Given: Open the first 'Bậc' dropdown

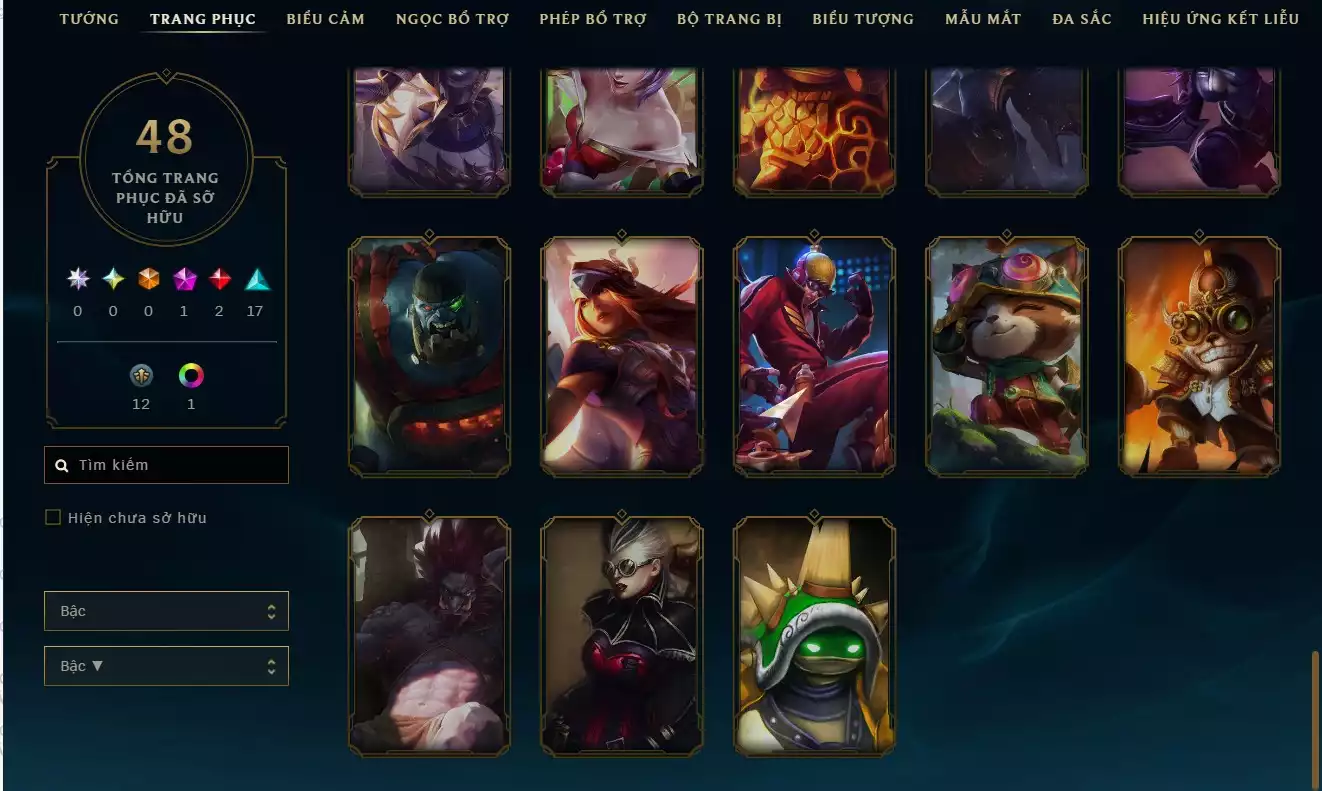Looking at the screenshot, I should click(166, 610).
